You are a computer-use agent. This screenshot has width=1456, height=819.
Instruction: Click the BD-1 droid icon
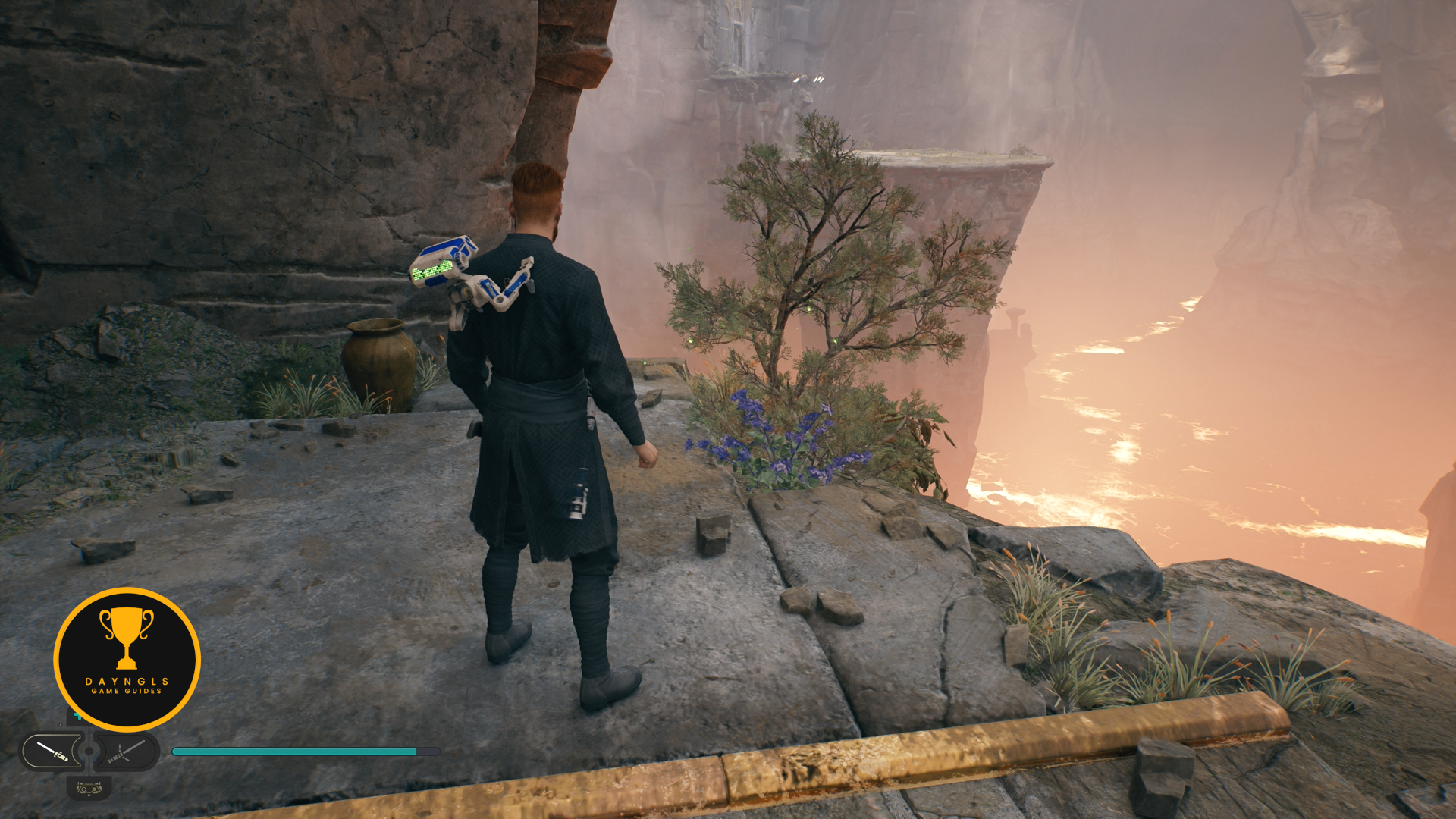89,789
